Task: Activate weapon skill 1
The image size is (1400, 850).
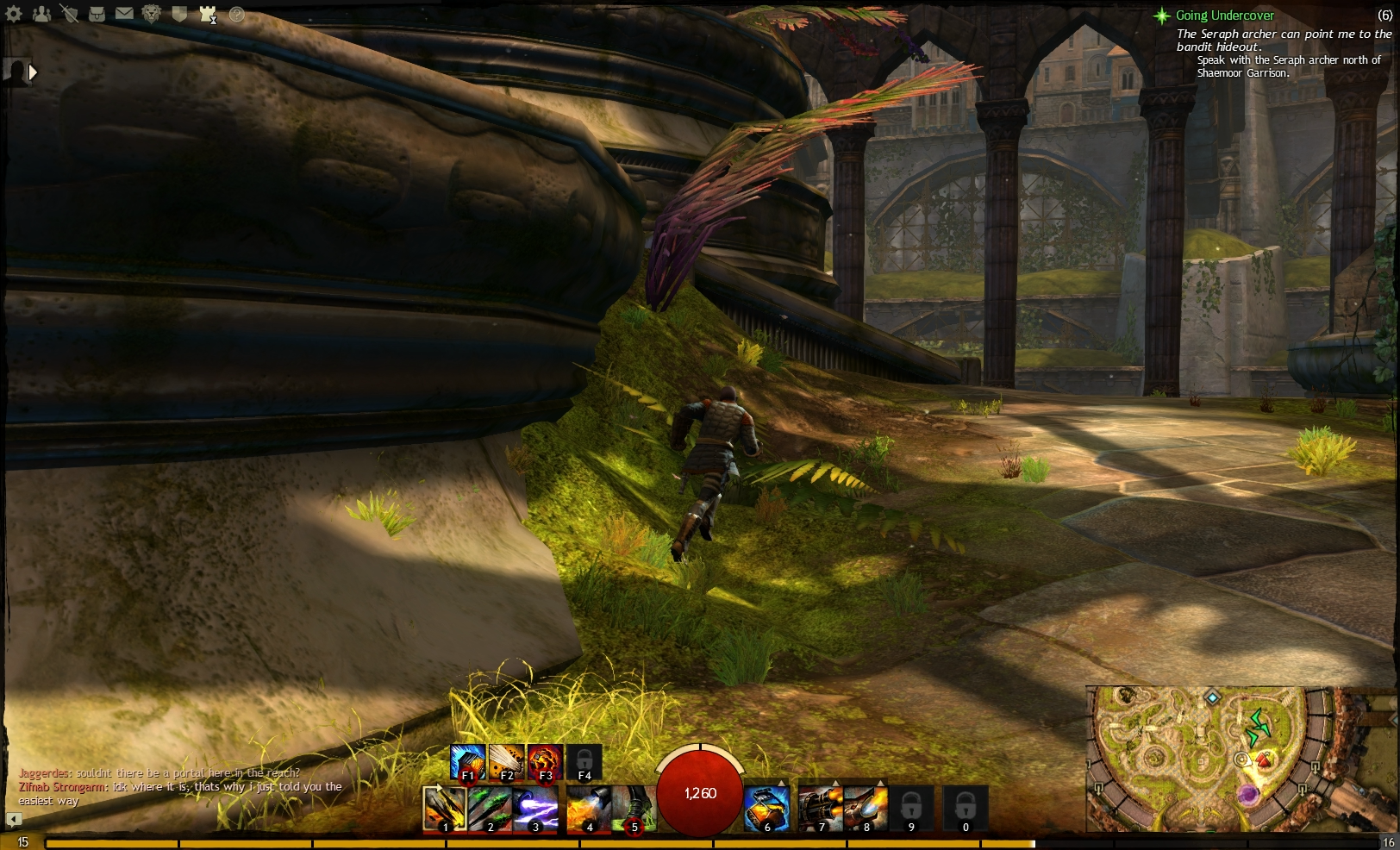Action: (446, 808)
